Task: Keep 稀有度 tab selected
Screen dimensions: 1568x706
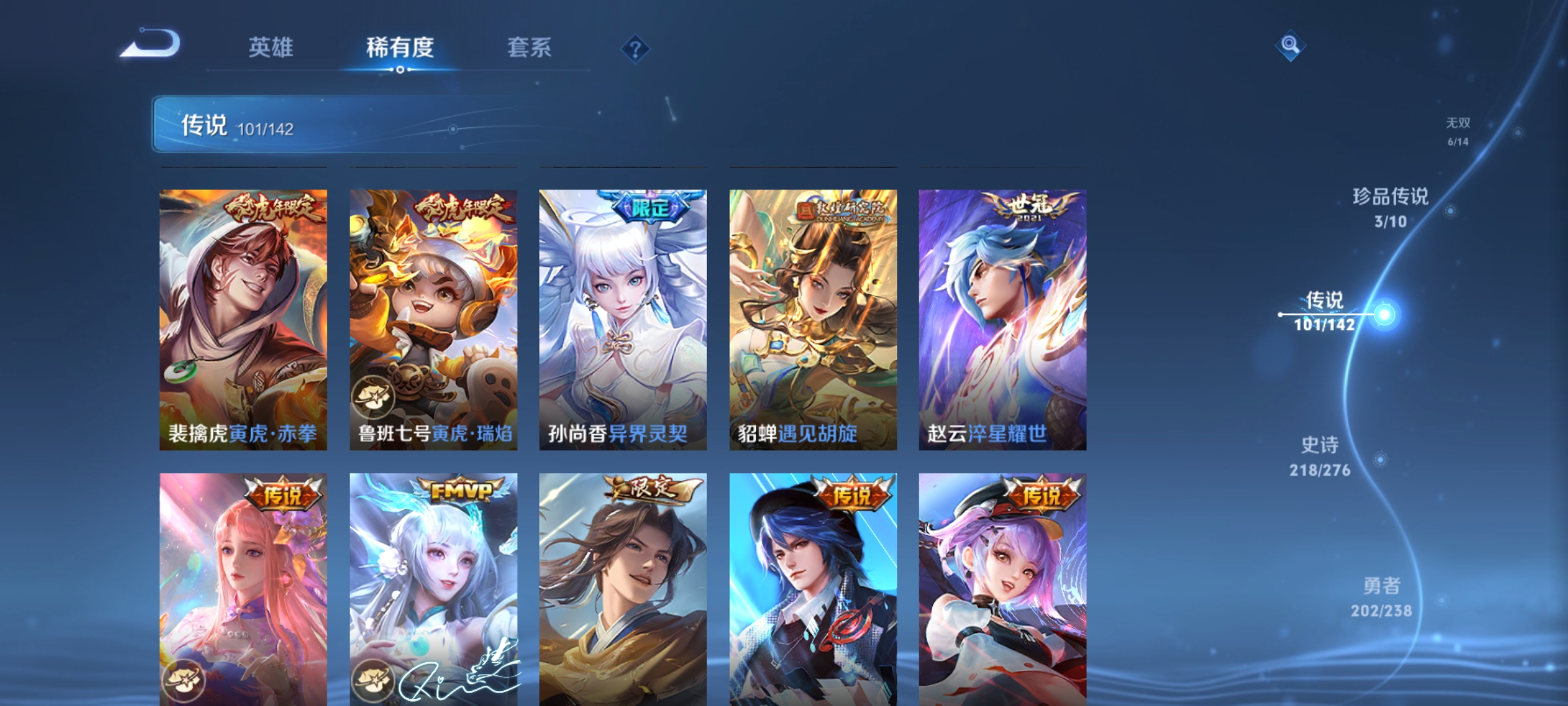Action: pos(401,47)
